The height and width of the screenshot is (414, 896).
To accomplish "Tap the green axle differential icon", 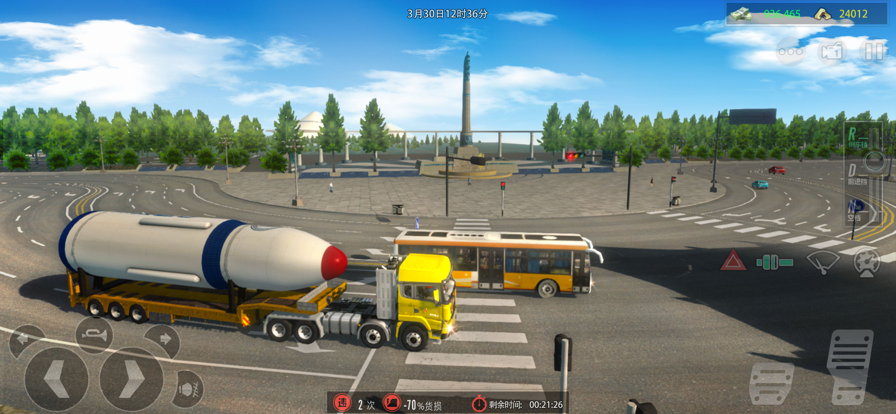I will [x=775, y=262].
